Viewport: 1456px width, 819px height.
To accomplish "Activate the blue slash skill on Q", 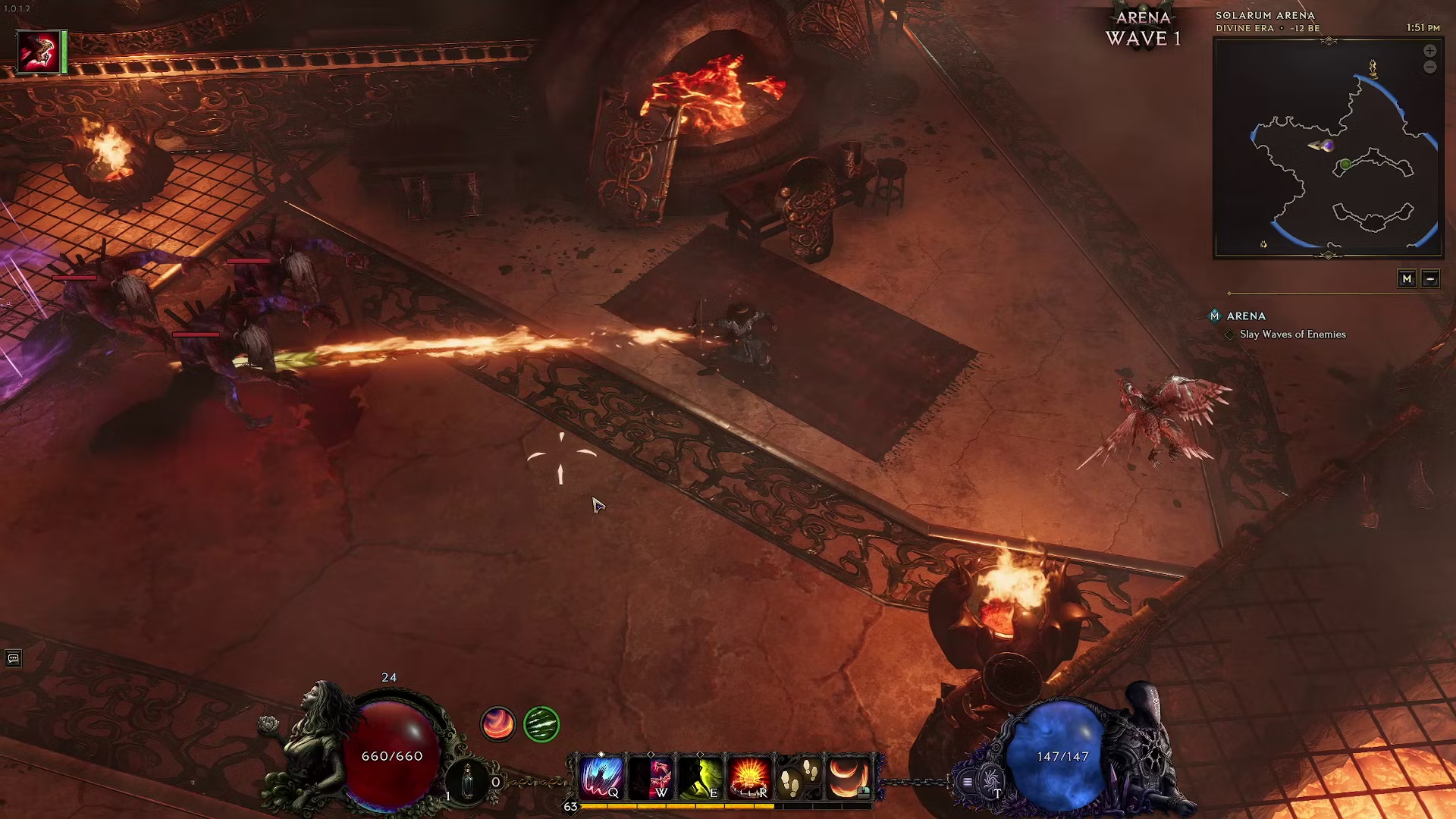I will 601,777.
